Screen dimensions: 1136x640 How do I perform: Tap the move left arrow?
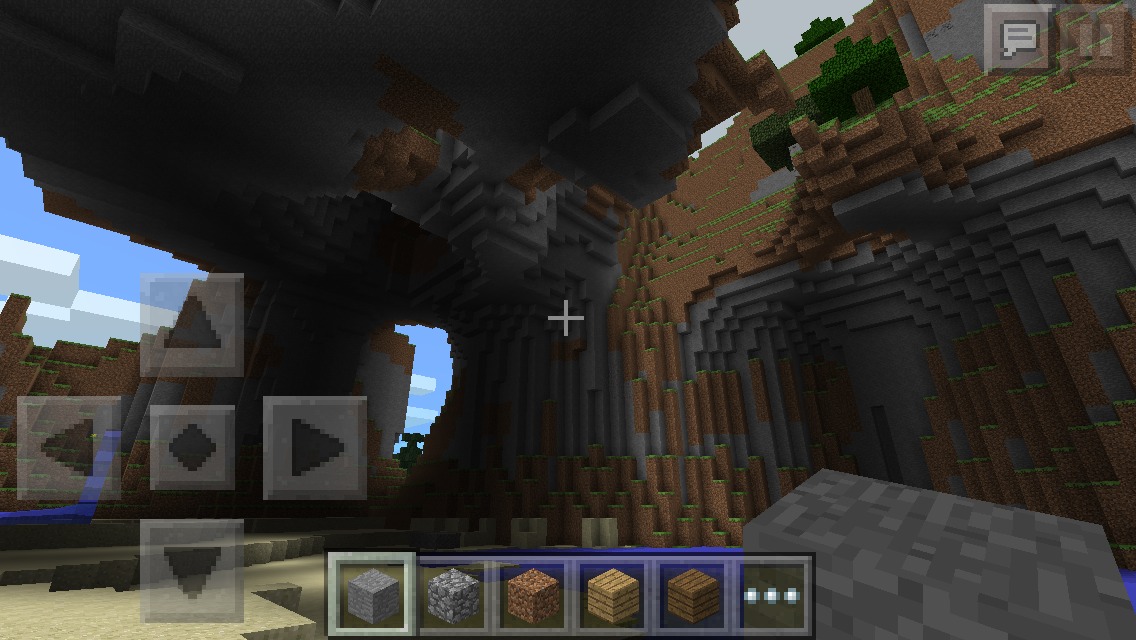coord(68,447)
